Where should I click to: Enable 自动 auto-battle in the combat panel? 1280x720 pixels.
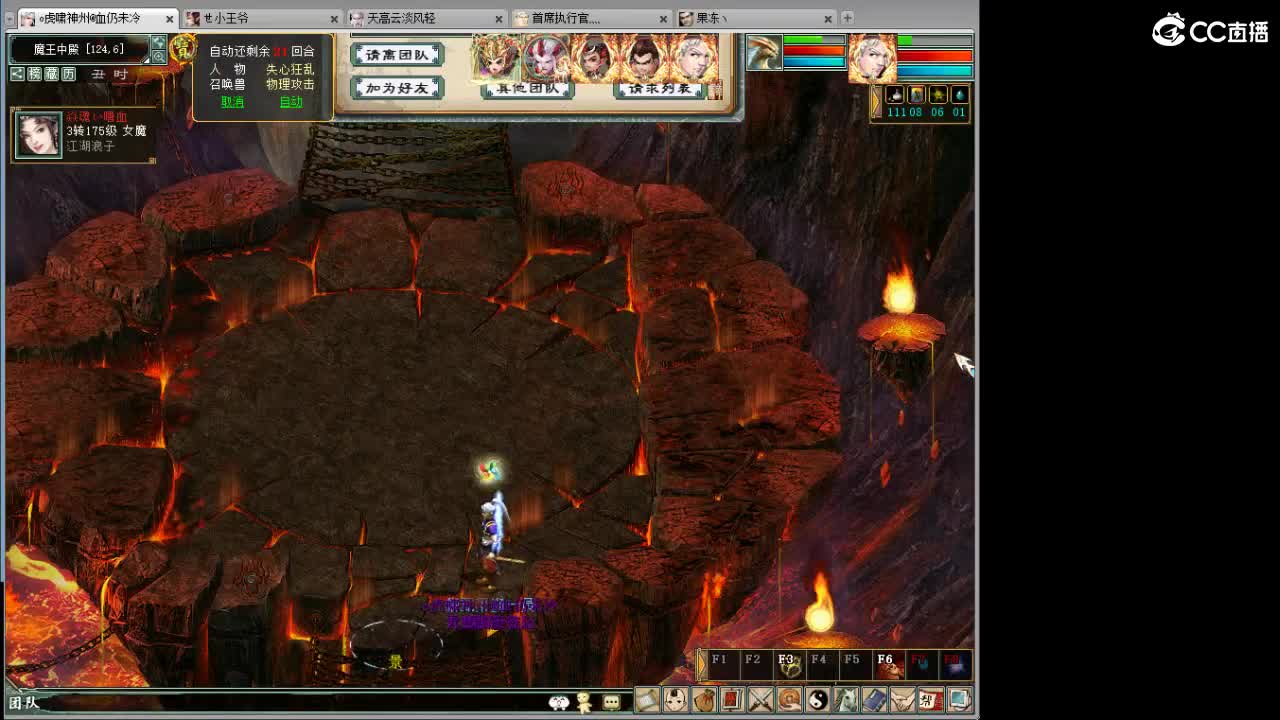[x=291, y=101]
